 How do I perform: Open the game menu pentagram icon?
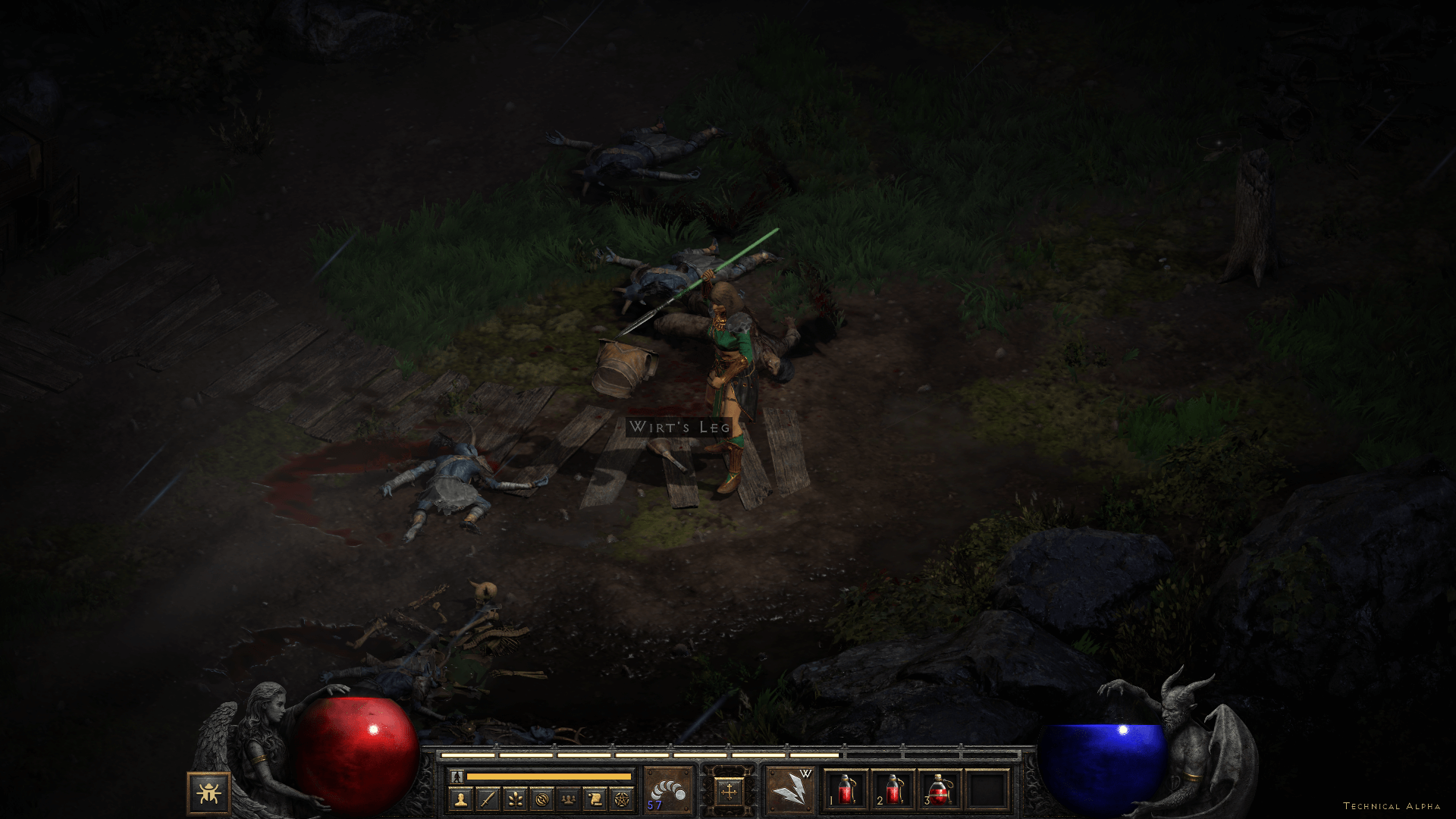pyautogui.click(x=622, y=799)
